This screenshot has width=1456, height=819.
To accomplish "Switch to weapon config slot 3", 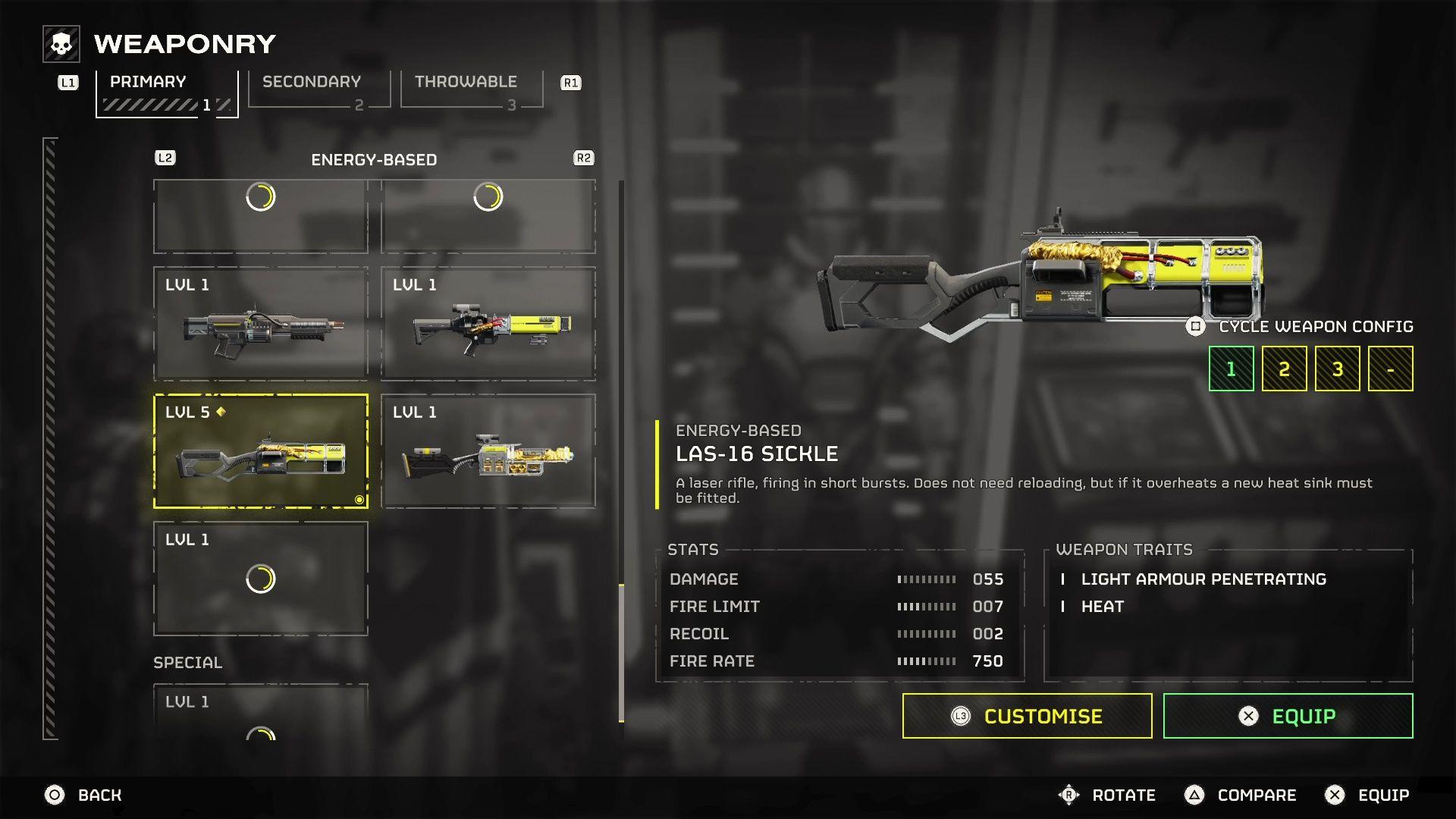I will (1337, 368).
